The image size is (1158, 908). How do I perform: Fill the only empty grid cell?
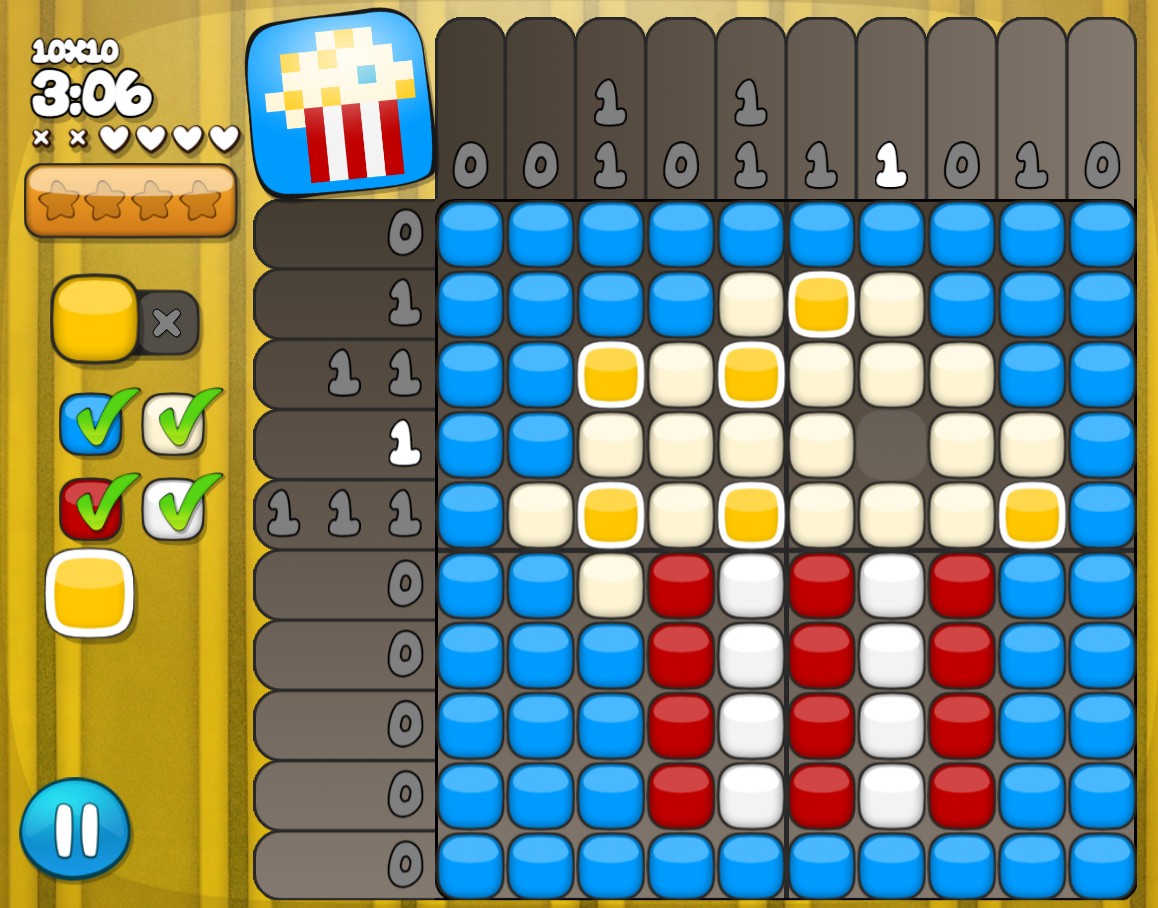tap(891, 445)
